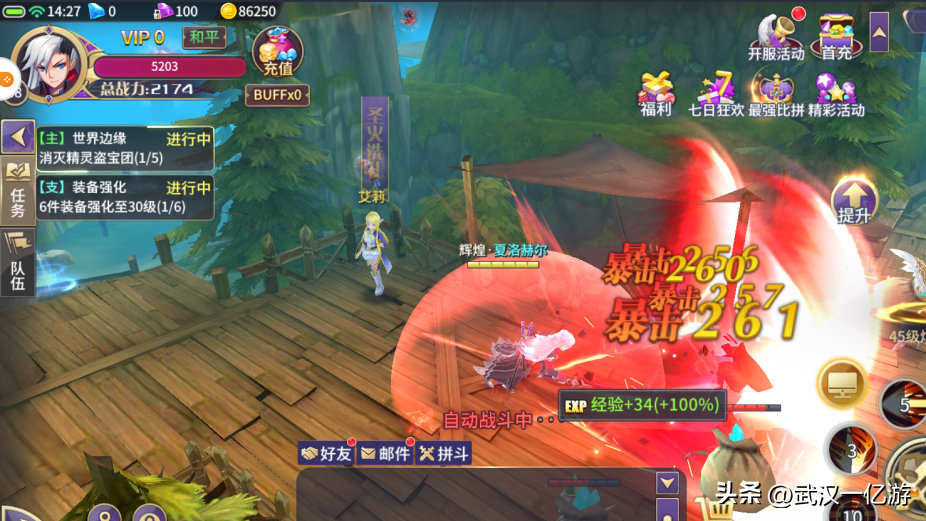Show the BUFFx0 buff list
This screenshot has width=926, height=521.
click(x=277, y=95)
